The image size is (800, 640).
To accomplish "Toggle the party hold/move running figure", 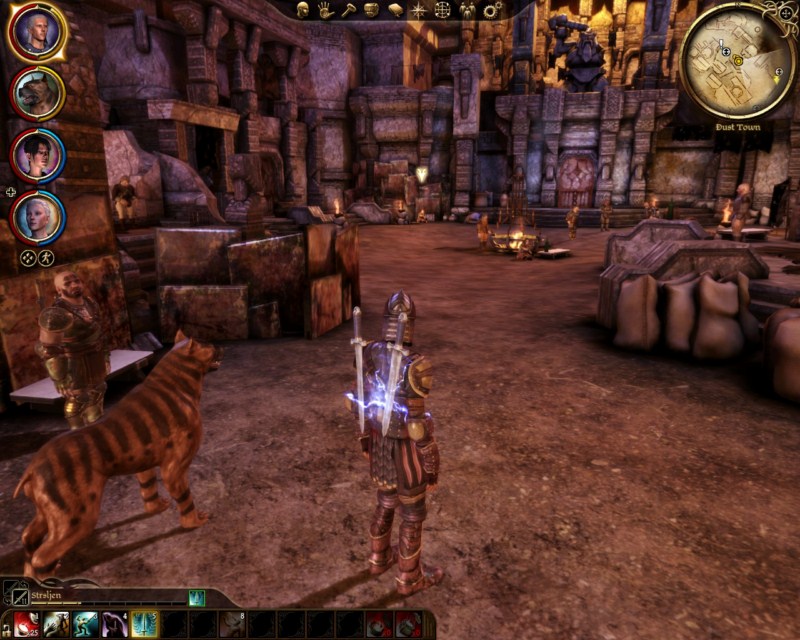I will pos(47,257).
